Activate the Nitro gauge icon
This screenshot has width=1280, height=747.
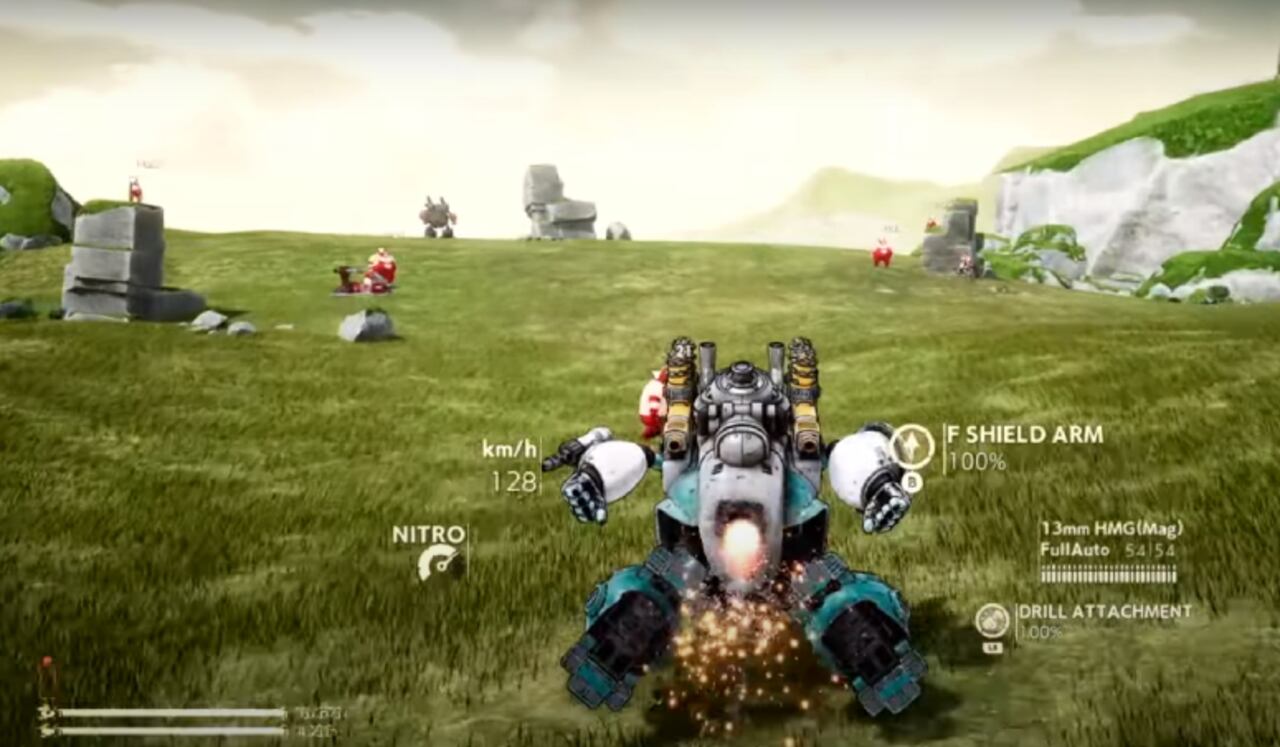(x=440, y=563)
